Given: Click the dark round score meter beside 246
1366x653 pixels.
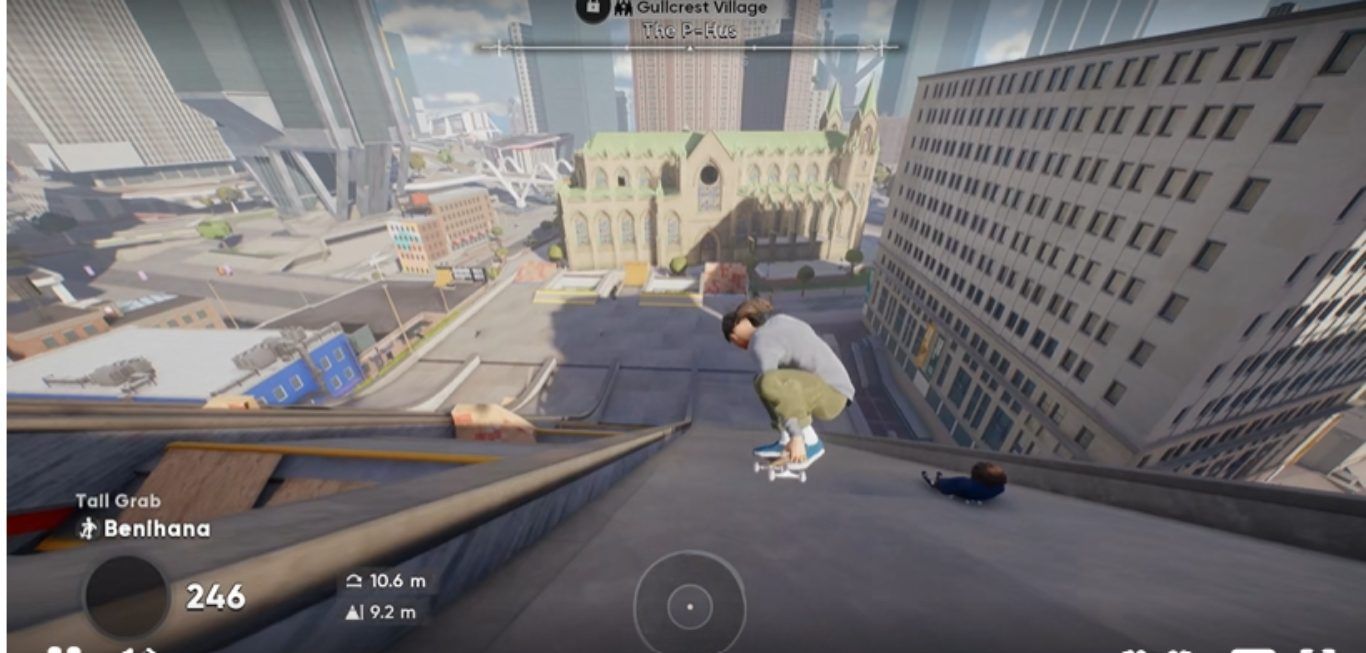Looking at the screenshot, I should [x=126, y=597].
